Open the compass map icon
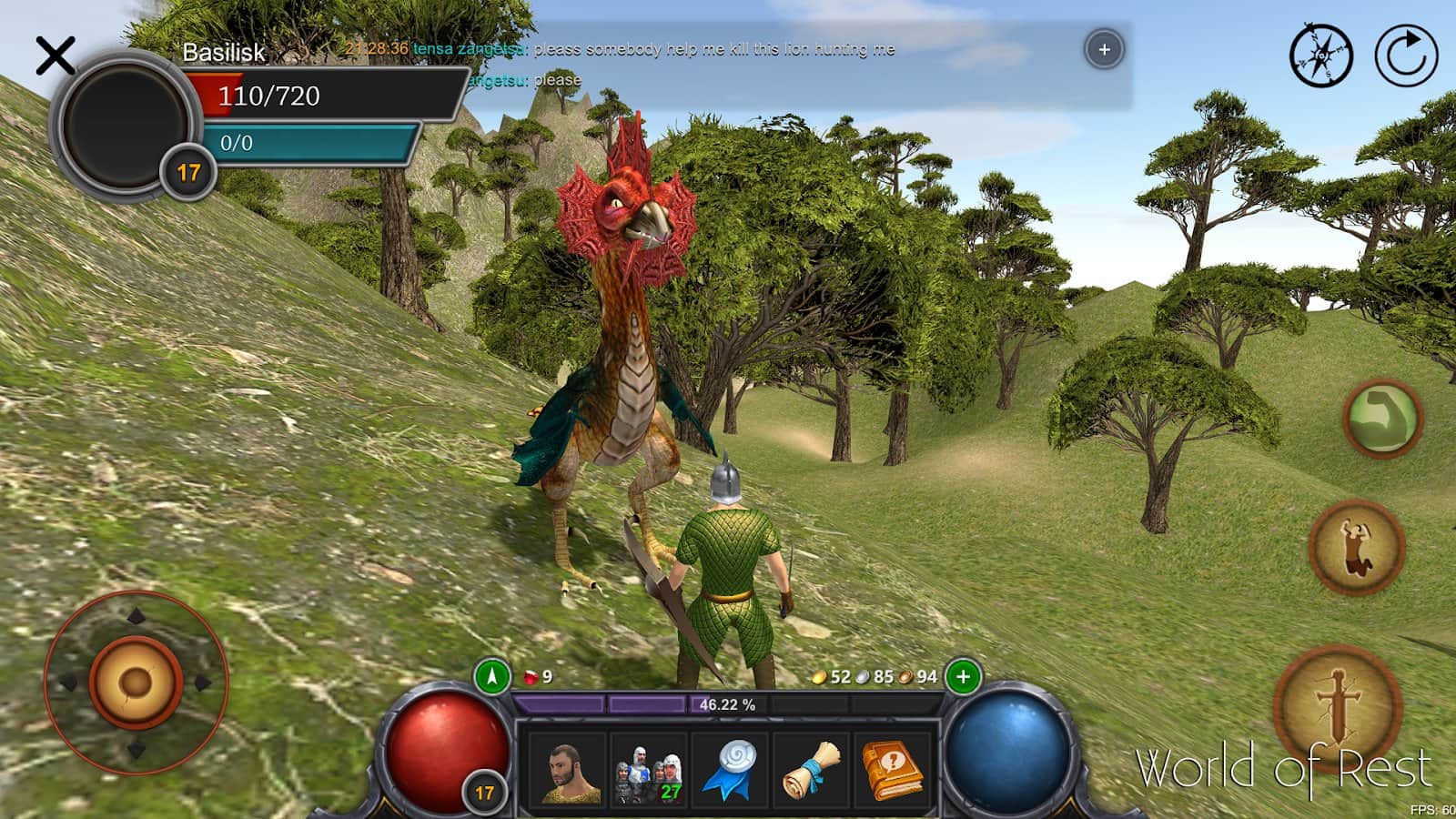Screen dimensions: 1456x819 point(1320,56)
